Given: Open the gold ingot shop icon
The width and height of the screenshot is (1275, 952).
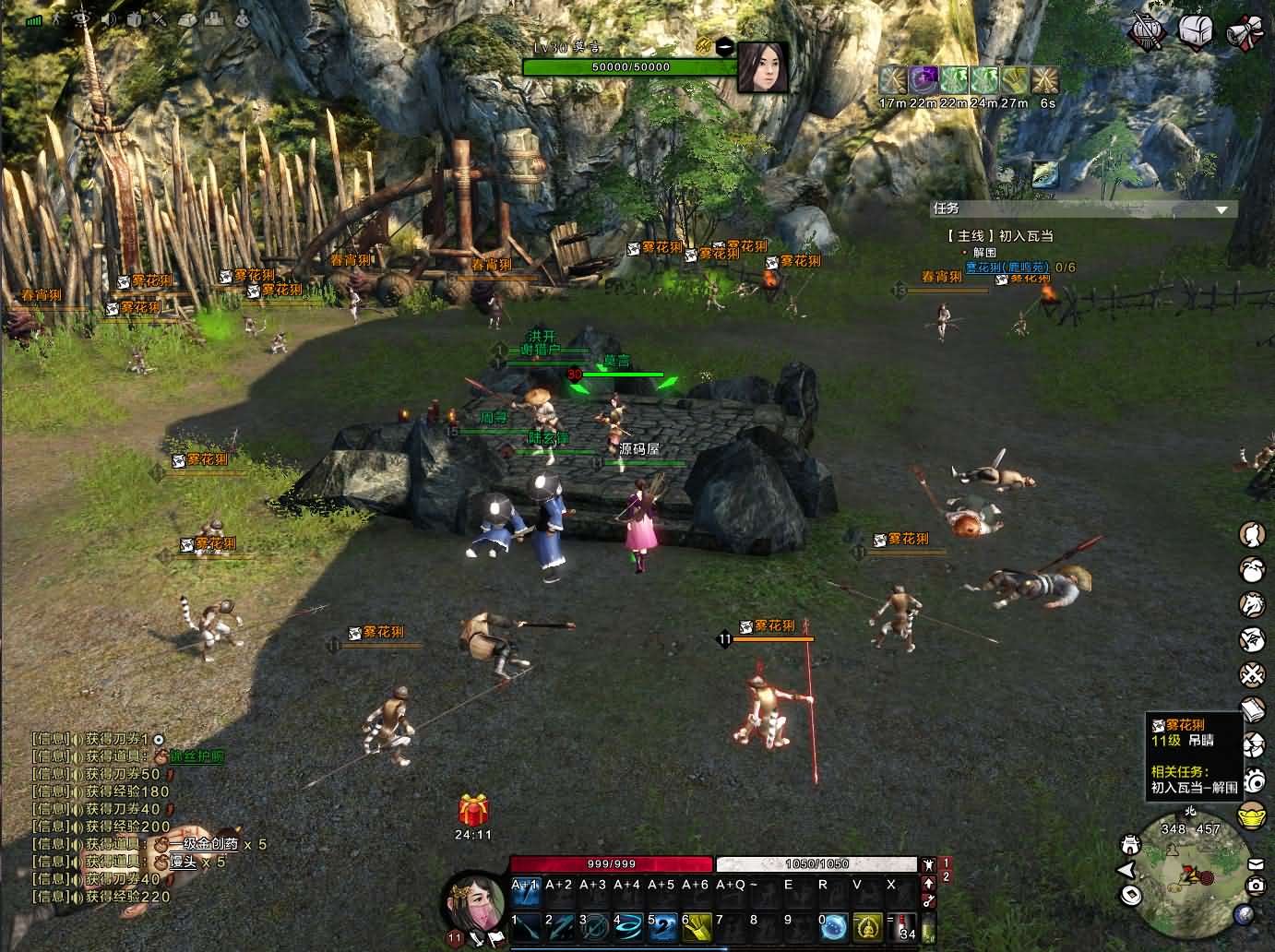Looking at the screenshot, I should point(1252,816).
